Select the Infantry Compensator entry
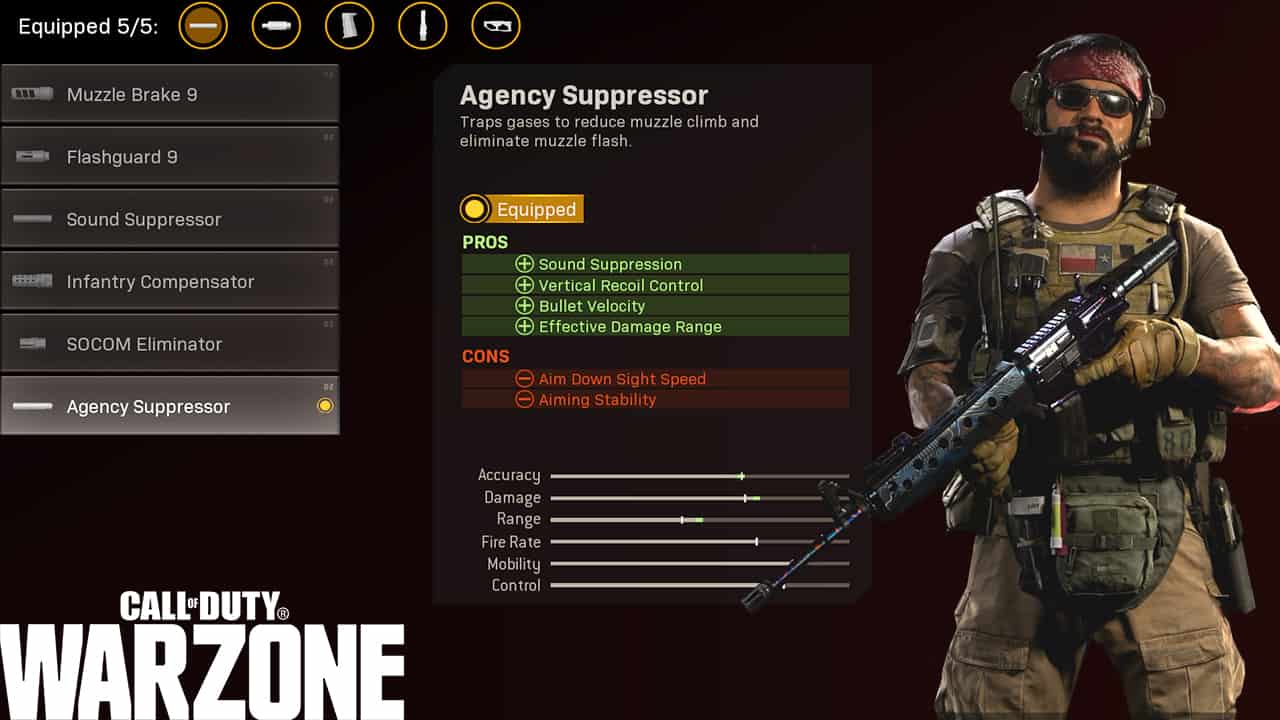Screen dimensions: 1280x720 (170, 282)
